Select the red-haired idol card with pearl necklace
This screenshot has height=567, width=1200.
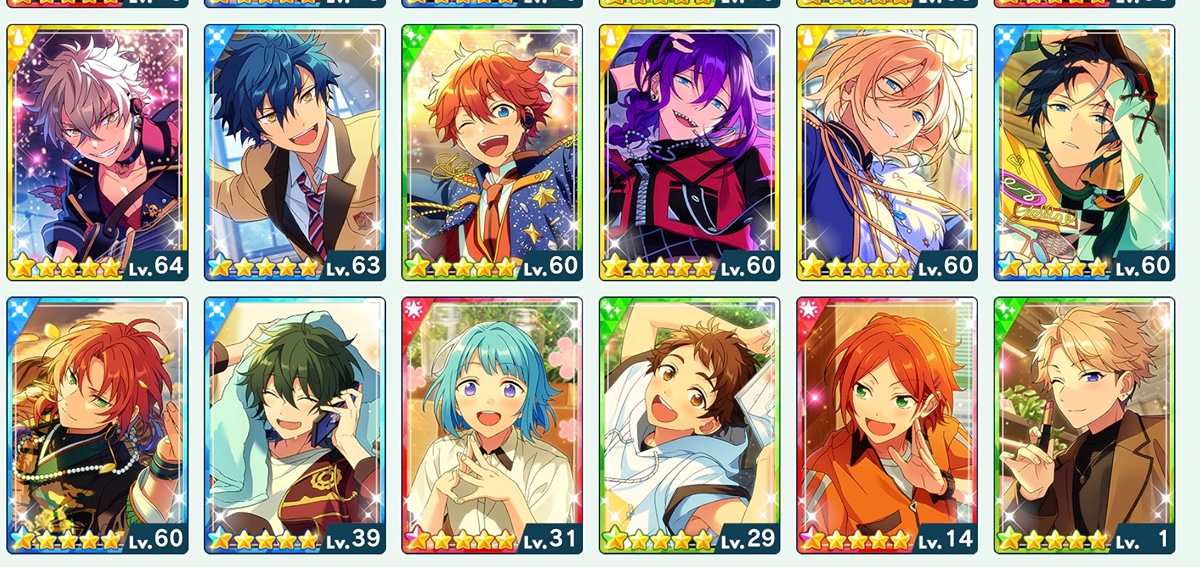click(98, 424)
